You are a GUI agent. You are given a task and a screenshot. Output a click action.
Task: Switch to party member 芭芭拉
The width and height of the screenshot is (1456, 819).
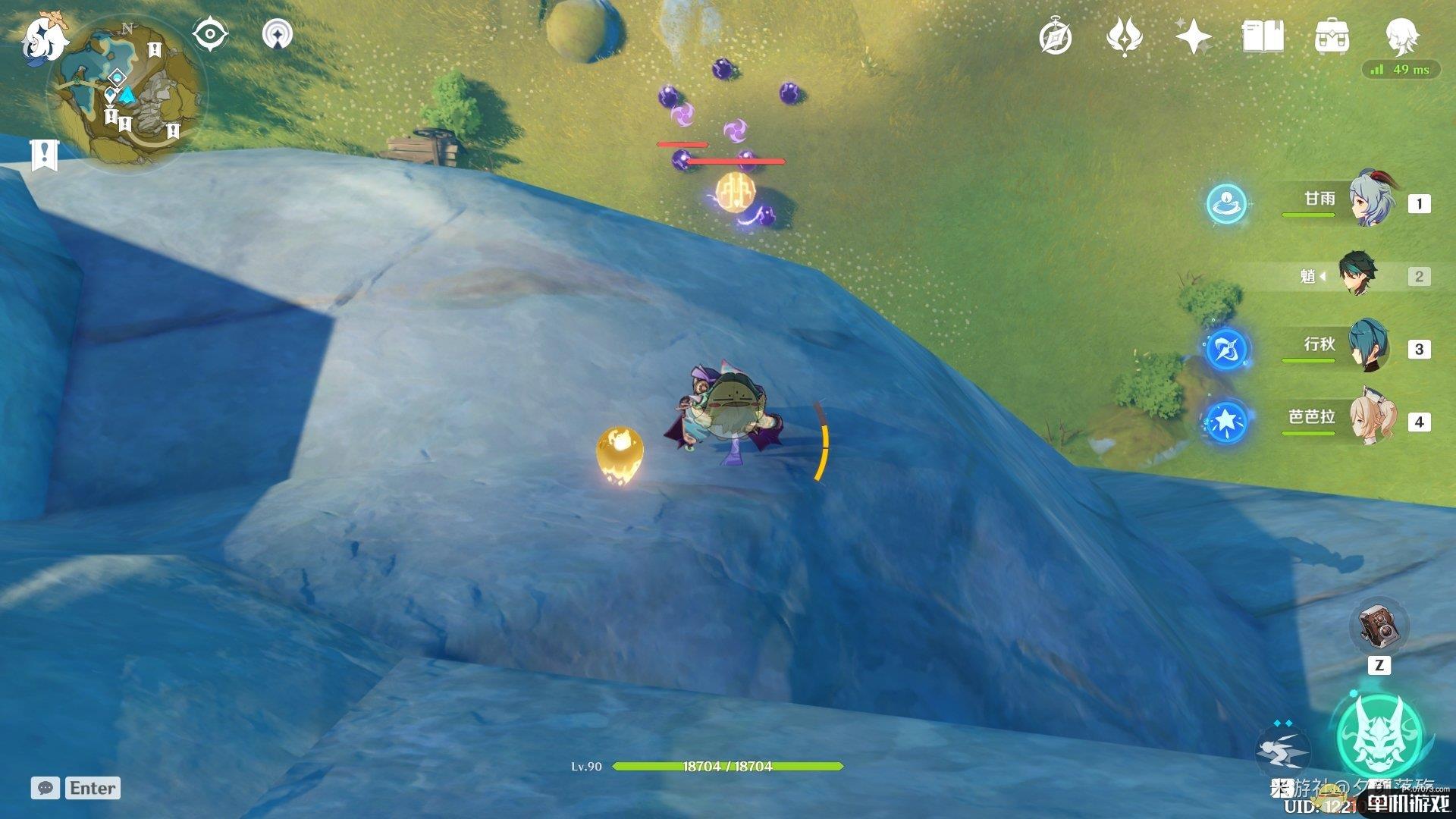pos(1370,419)
